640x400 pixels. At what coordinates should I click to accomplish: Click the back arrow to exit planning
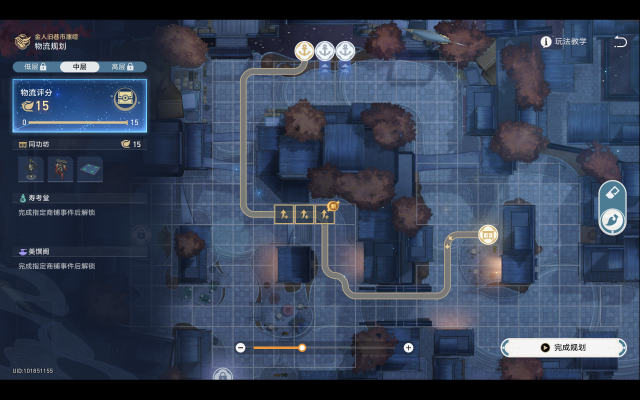pyautogui.click(x=619, y=42)
